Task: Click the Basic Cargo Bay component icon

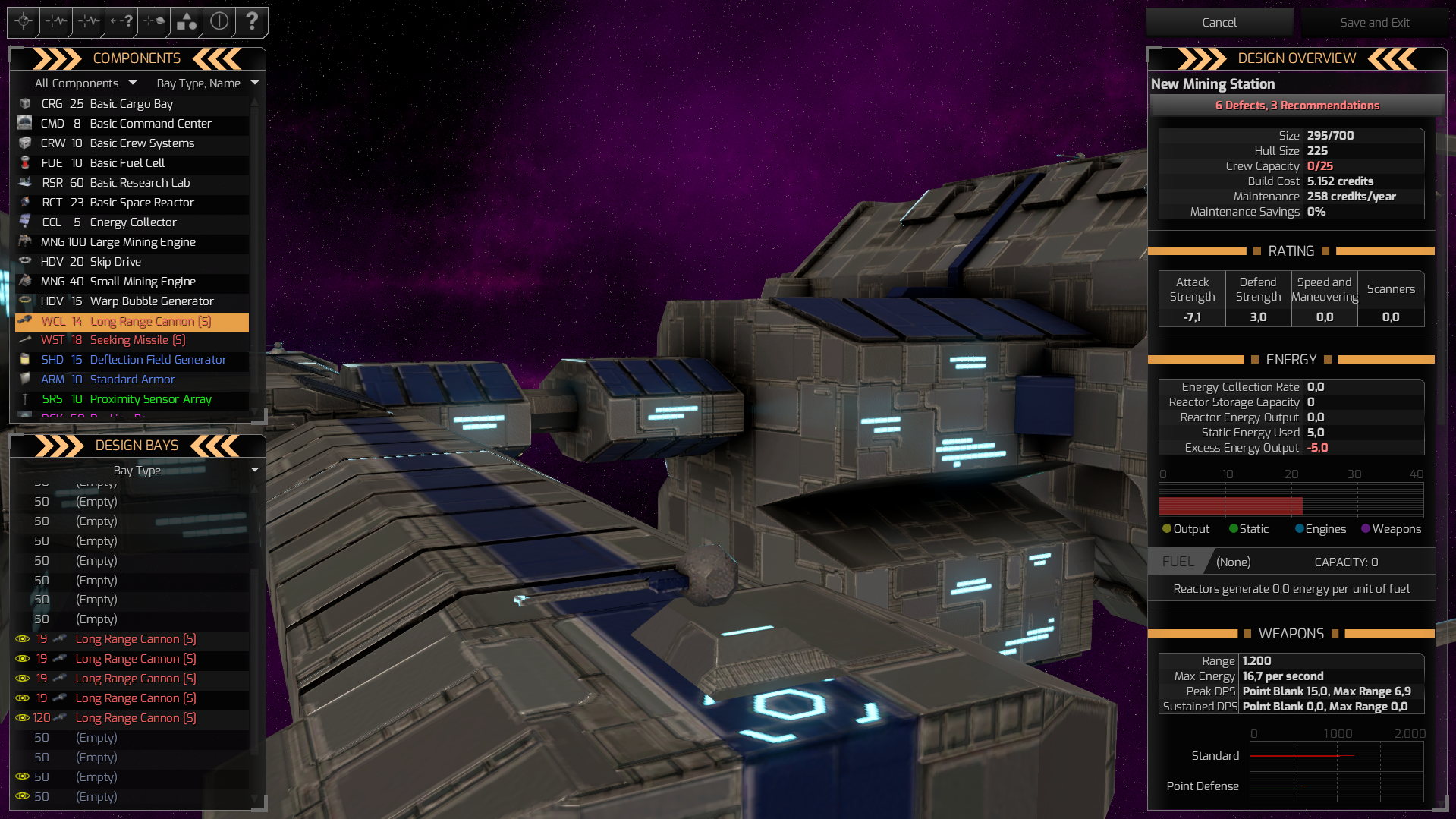Action: pos(24,103)
